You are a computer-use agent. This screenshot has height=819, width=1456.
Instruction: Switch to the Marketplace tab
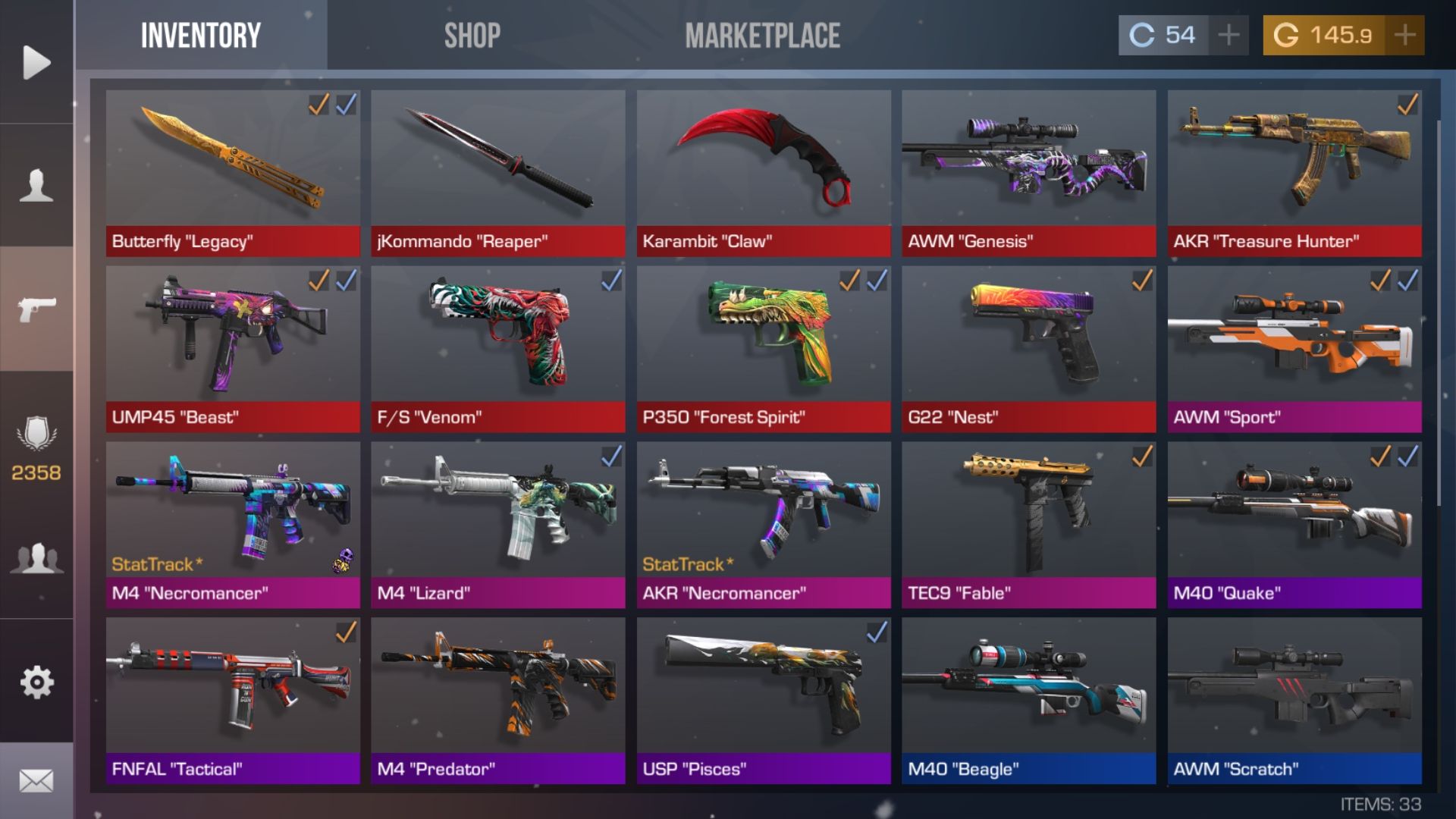762,33
